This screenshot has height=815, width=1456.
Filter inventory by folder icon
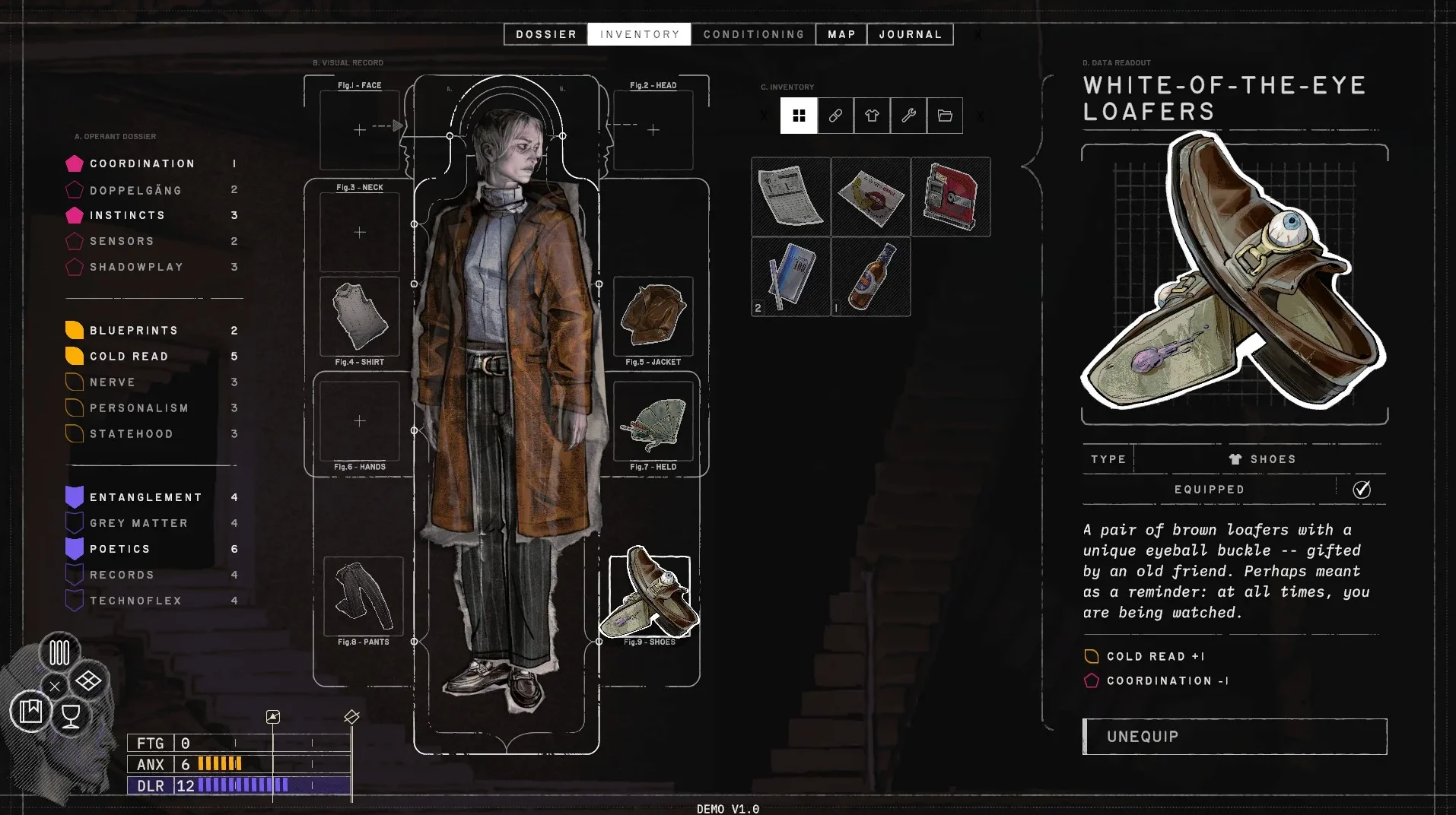(x=945, y=116)
